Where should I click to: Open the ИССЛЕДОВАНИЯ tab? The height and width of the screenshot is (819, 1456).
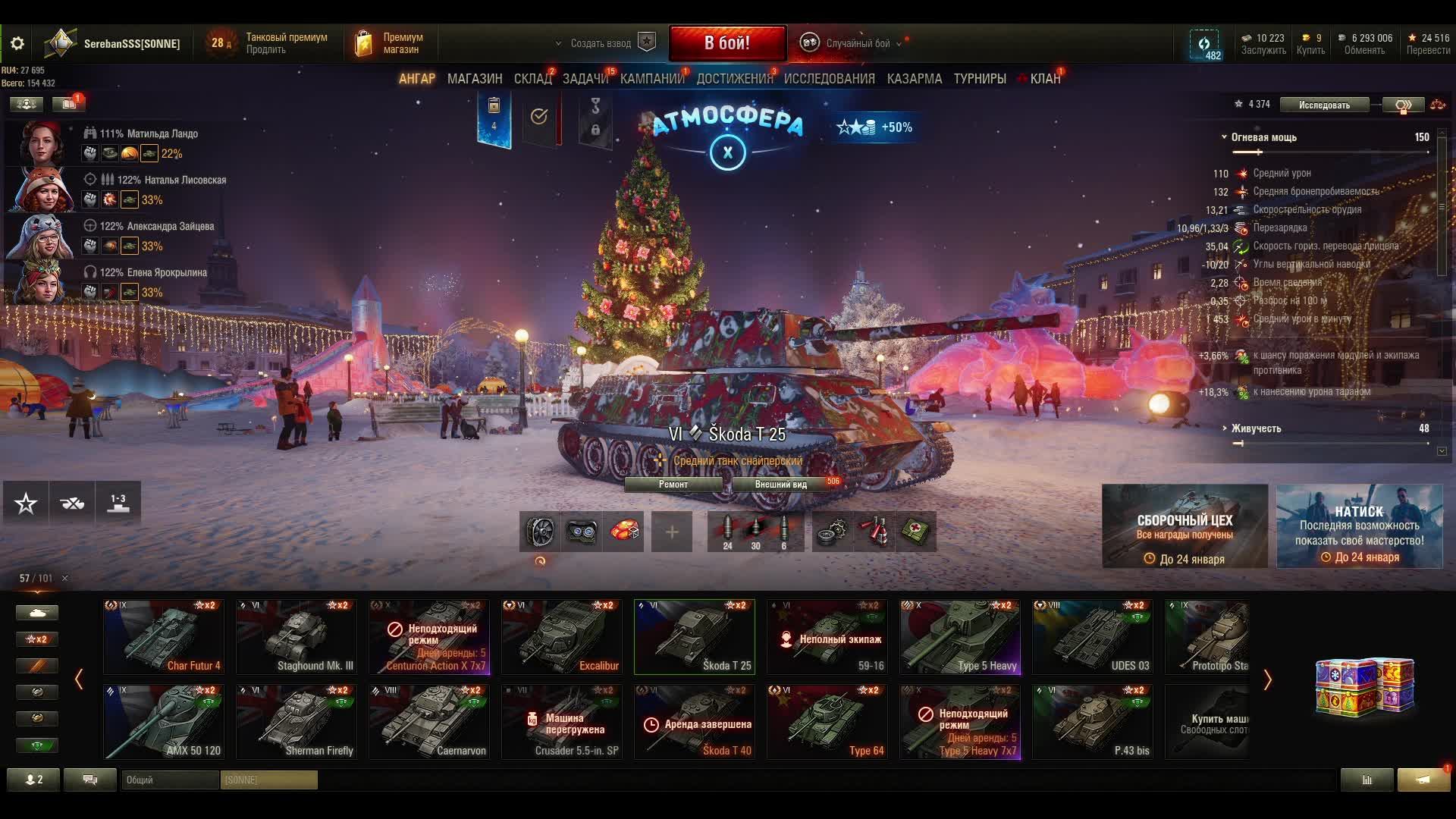click(x=829, y=79)
